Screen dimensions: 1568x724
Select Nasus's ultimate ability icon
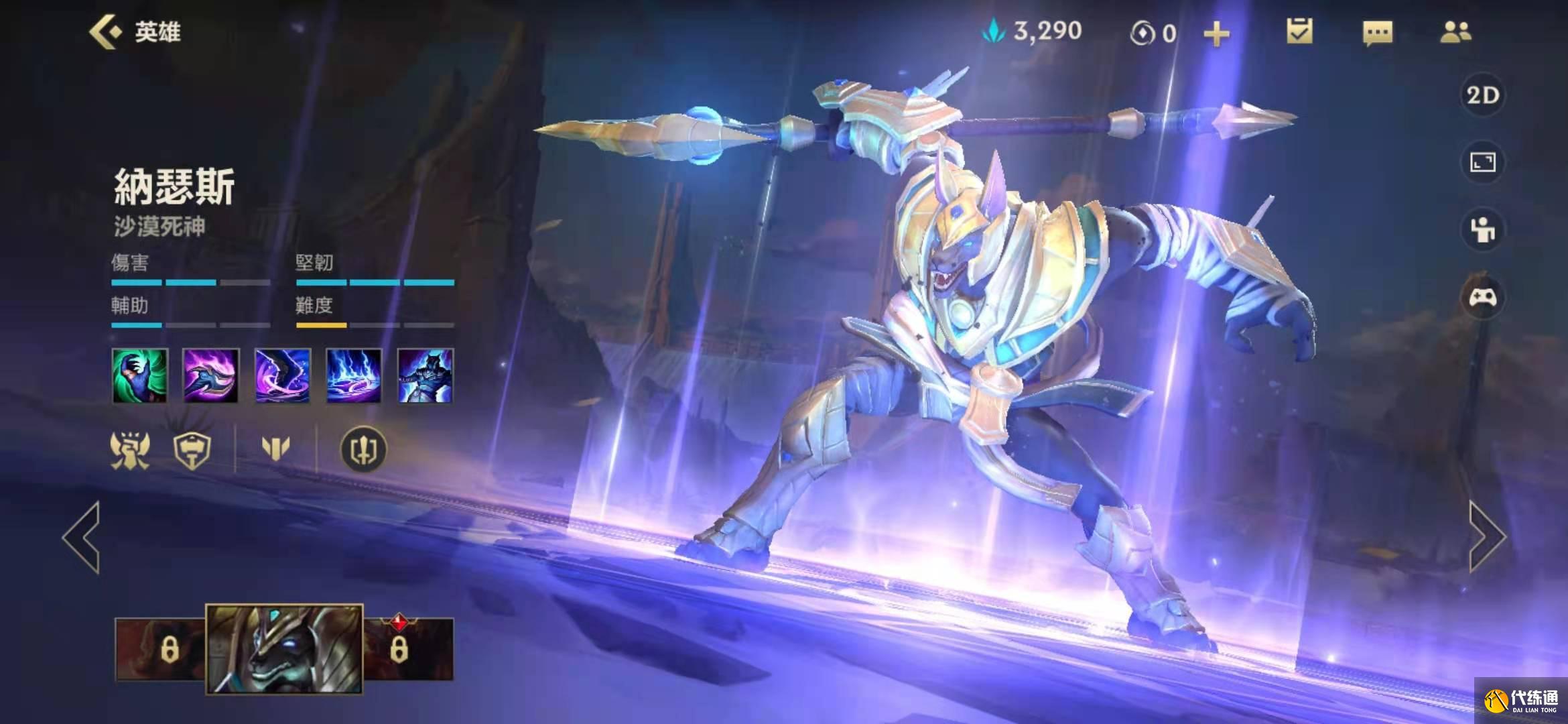click(425, 375)
